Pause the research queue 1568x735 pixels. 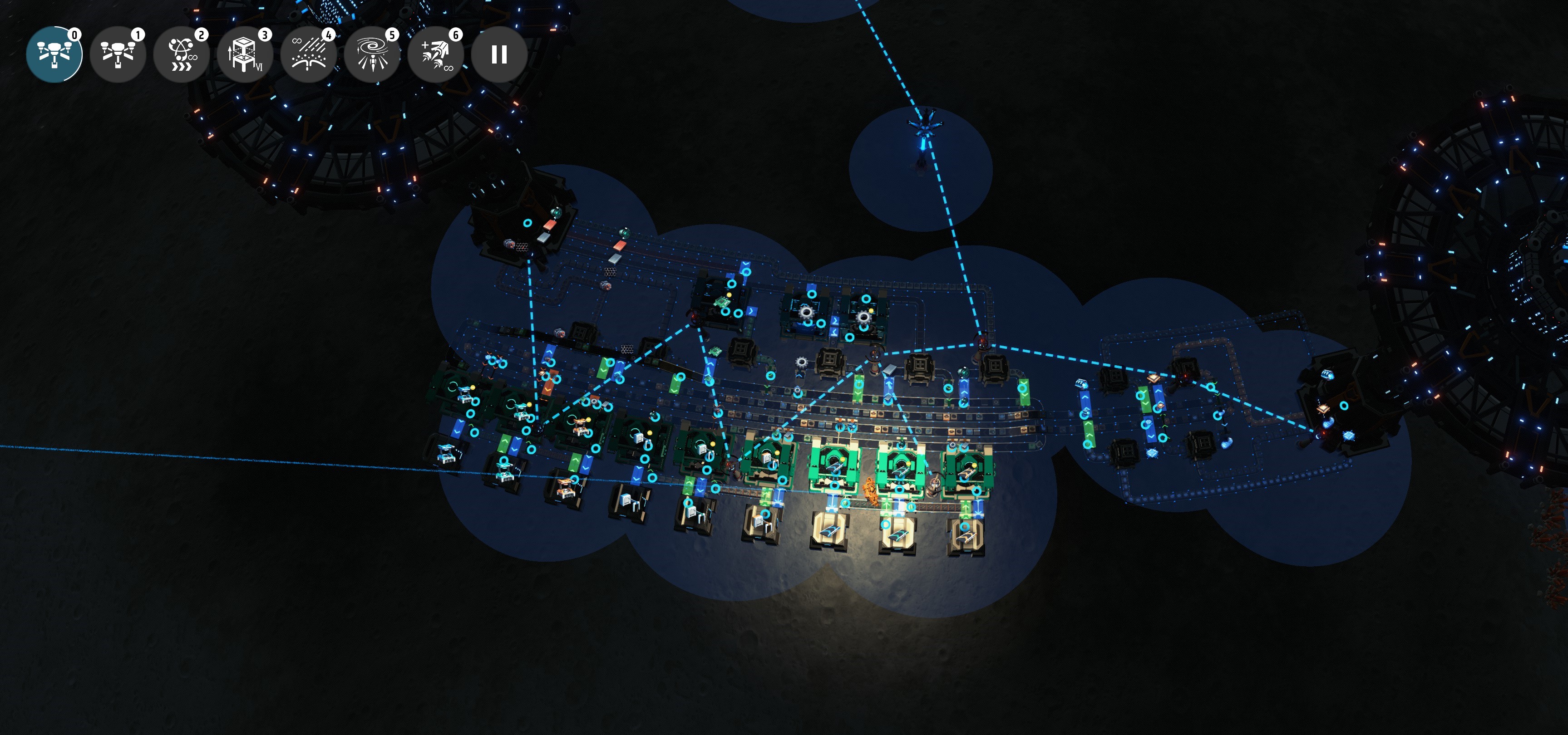coord(499,54)
